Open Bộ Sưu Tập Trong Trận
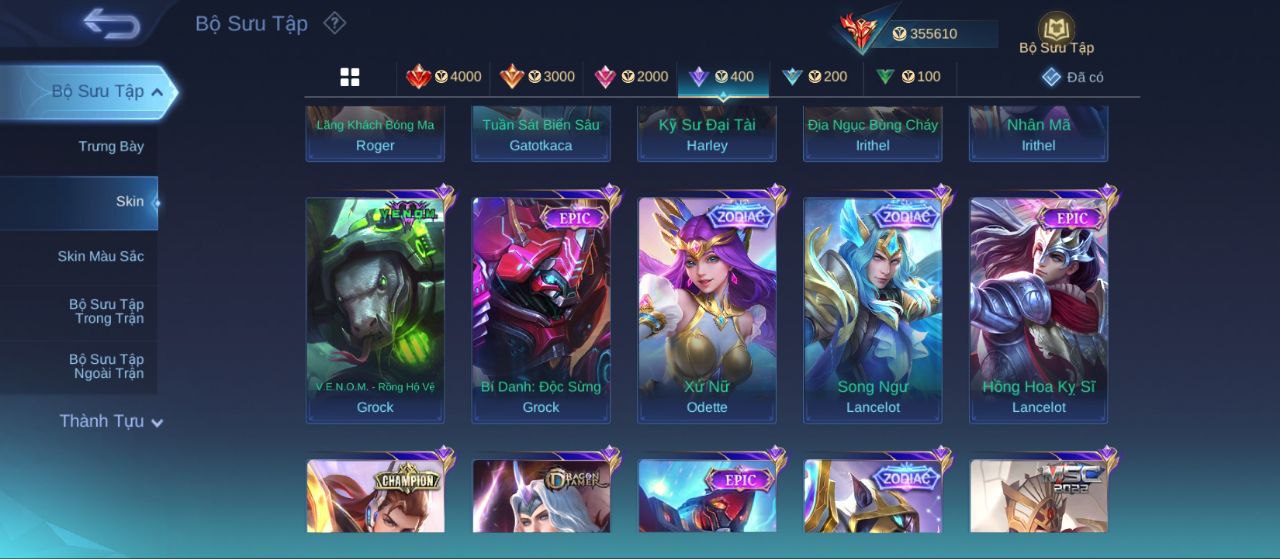The width and height of the screenshot is (1280, 559). click(106, 312)
